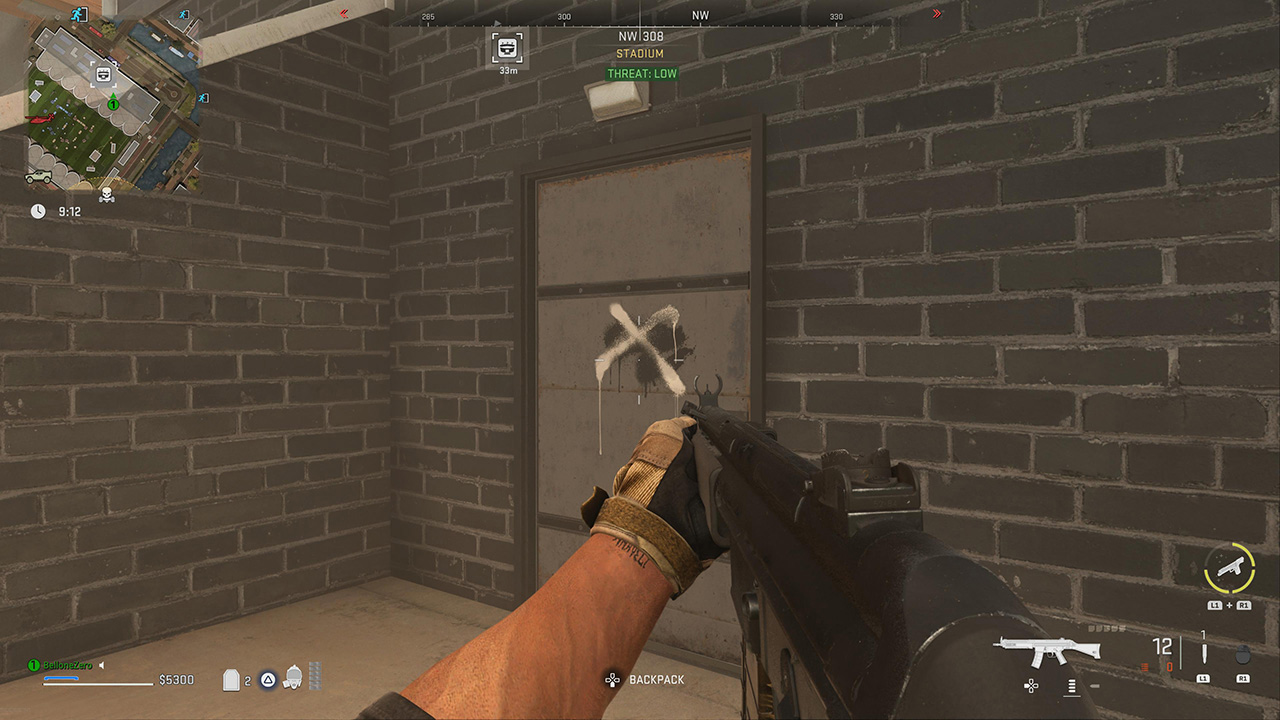Toggle the tactical equipment circle icon
This screenshot has width=1280, height=720.
(267, 680)
